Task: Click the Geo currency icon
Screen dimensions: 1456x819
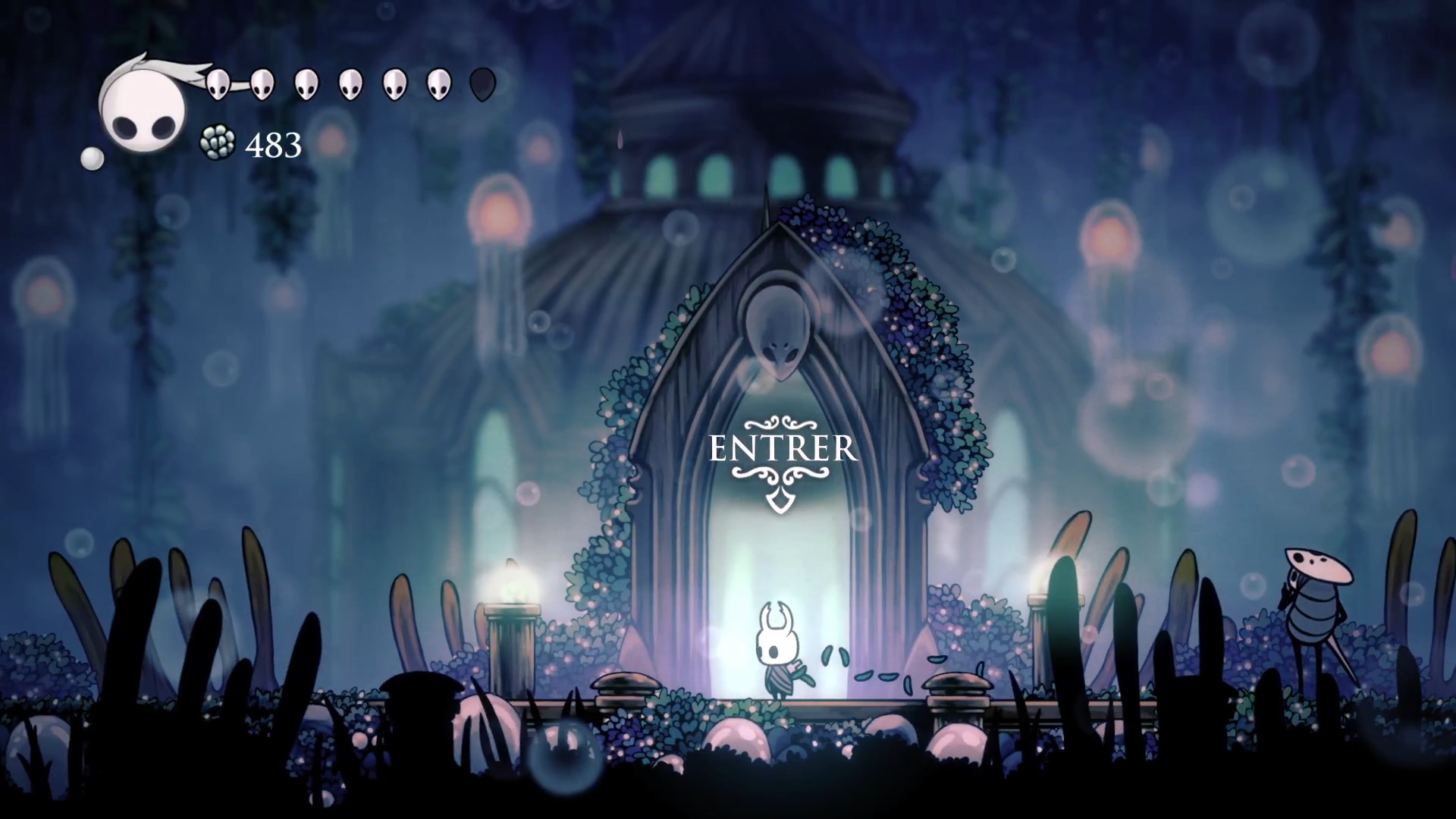Action: pyautogui.click(x=218, y=143)
